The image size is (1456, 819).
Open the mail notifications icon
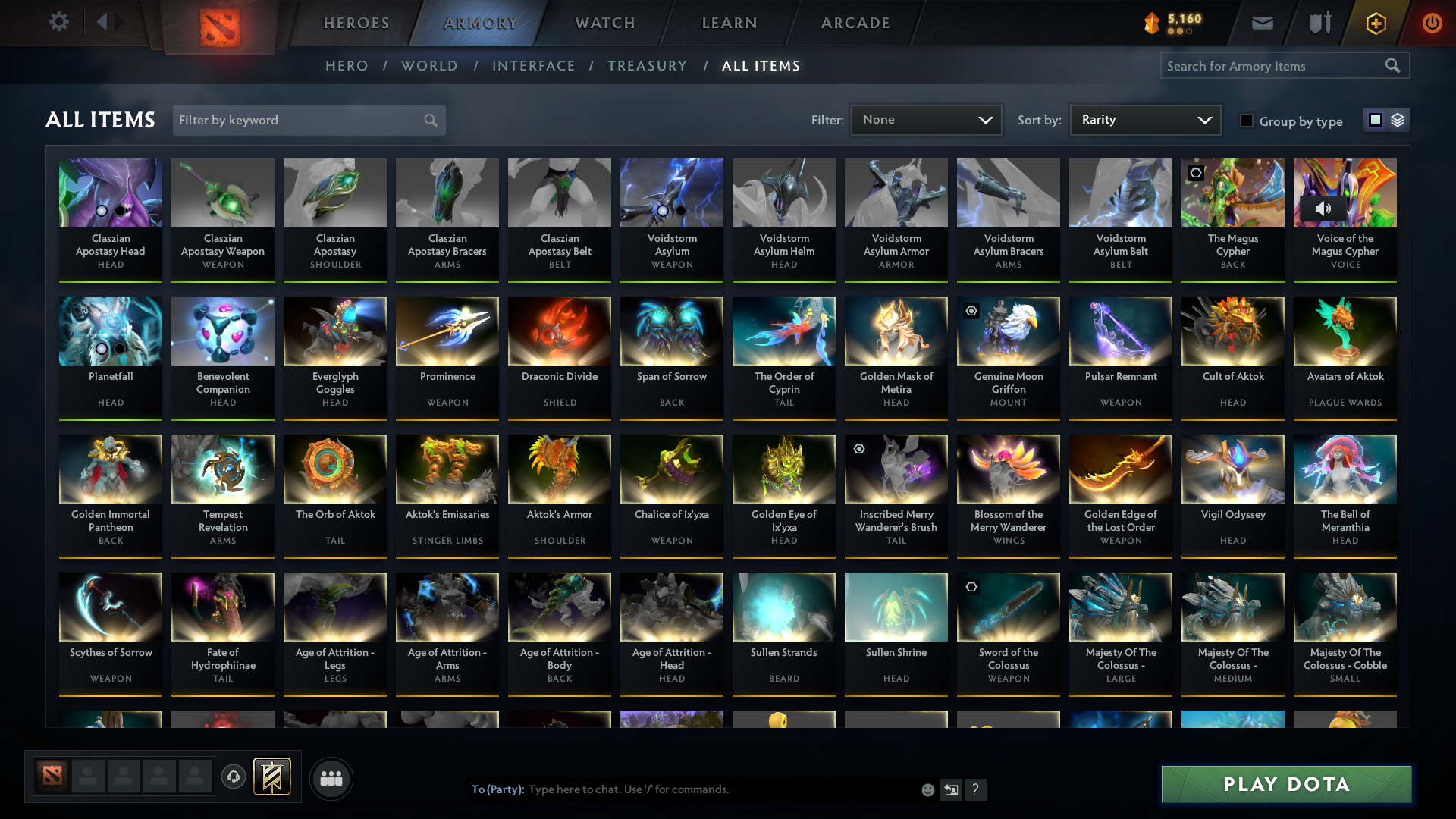coord(1262,23)
